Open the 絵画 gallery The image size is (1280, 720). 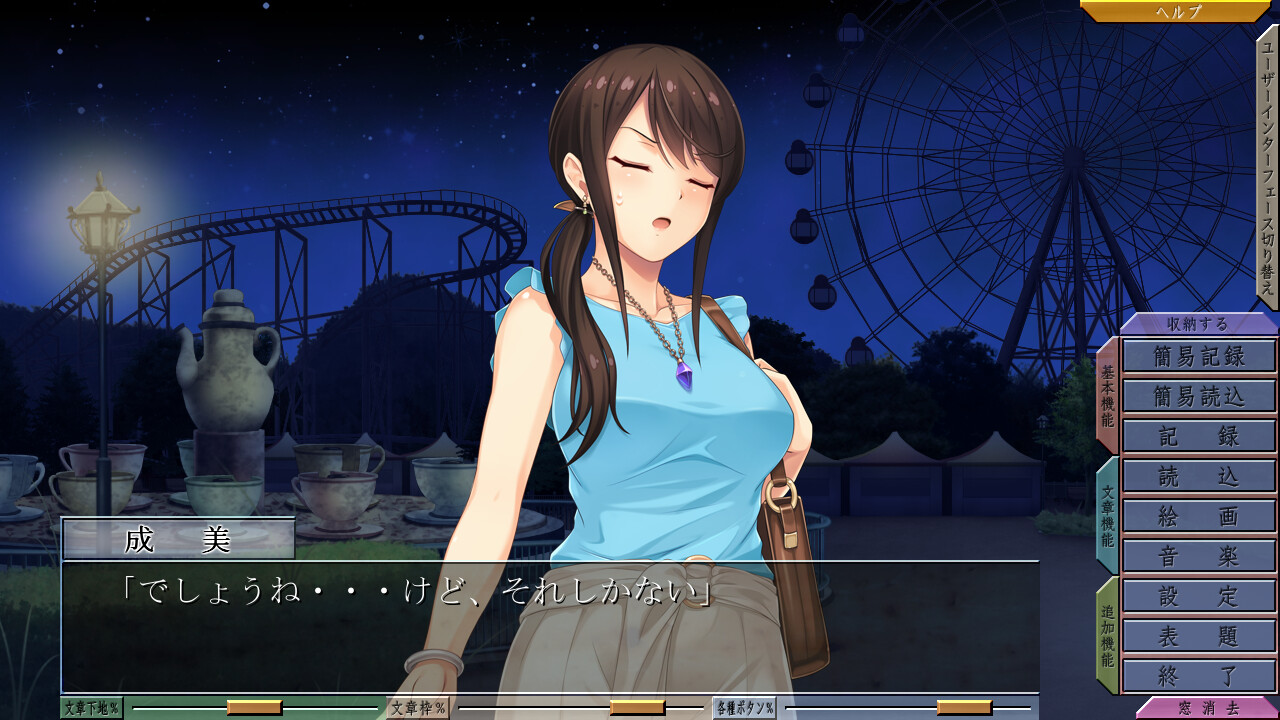tap(1199, 516)
